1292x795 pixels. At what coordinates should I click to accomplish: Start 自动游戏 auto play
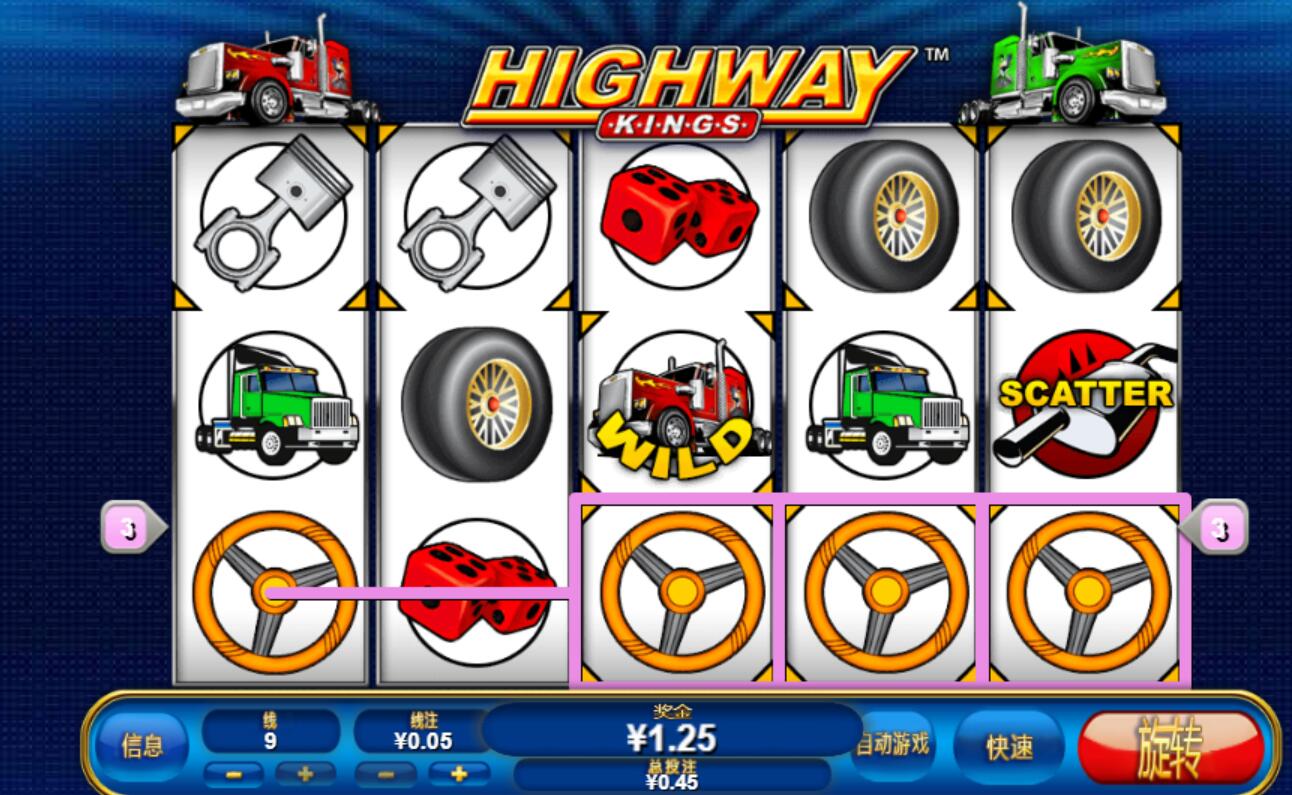click(x=893, y=744)
